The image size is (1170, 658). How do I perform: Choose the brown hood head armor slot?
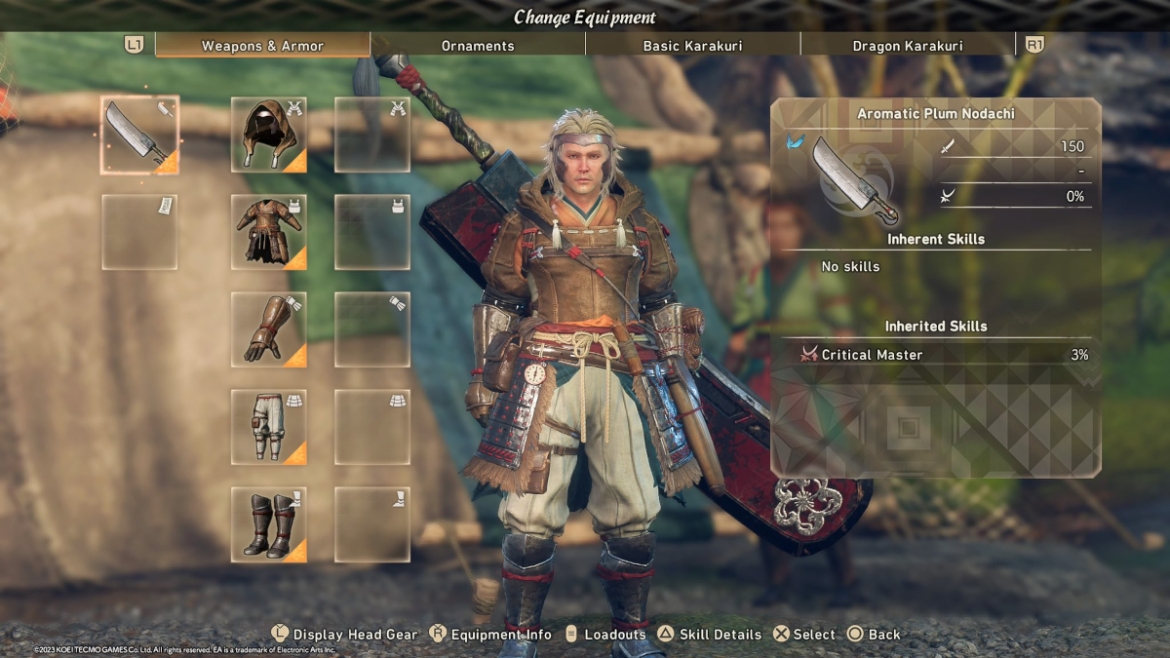(269, 135)
